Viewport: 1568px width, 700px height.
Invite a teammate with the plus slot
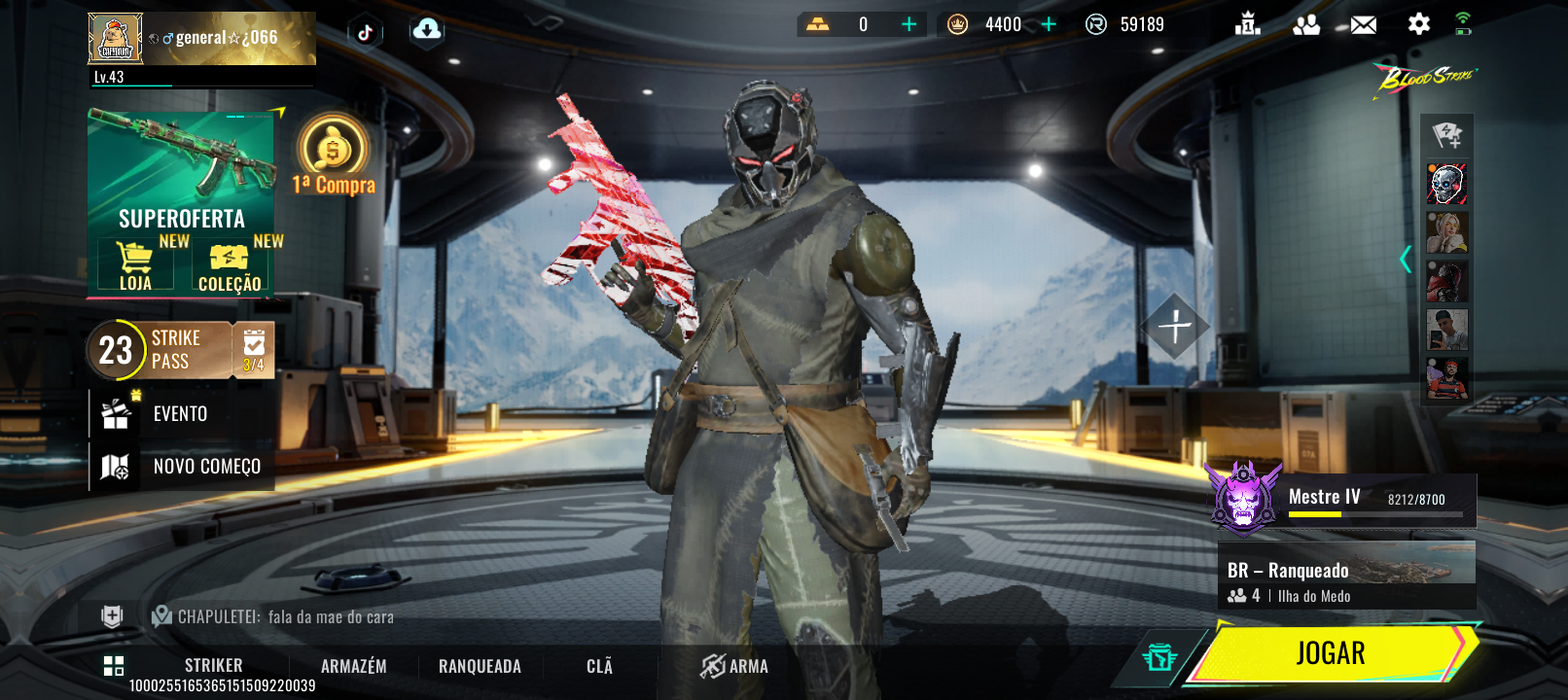(x=1174, y=327)
